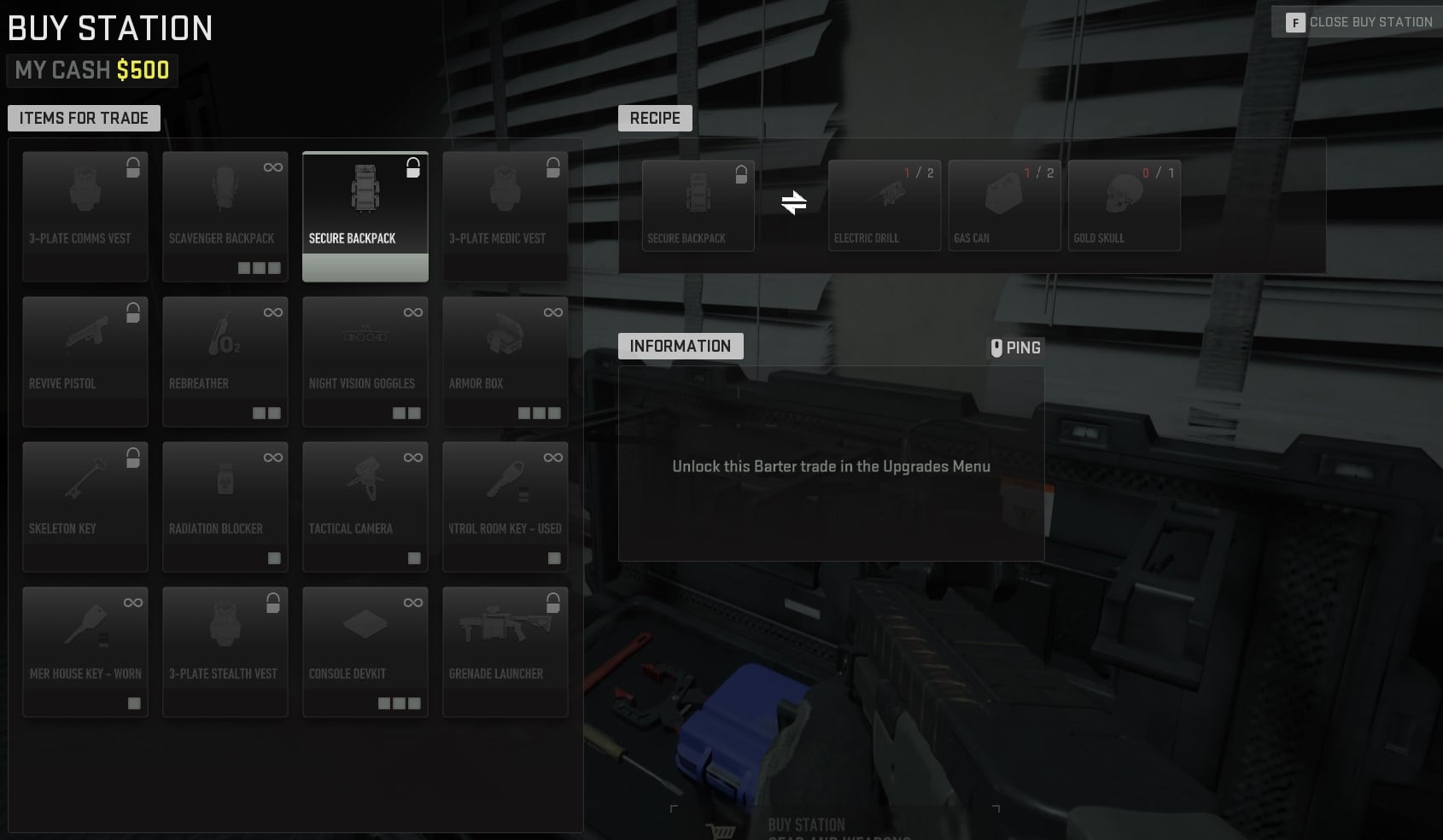Choose the Revive Pistol item
The width and height of the screenshot is (1443, 840).
pyautogui.click(x=85, y=361)
